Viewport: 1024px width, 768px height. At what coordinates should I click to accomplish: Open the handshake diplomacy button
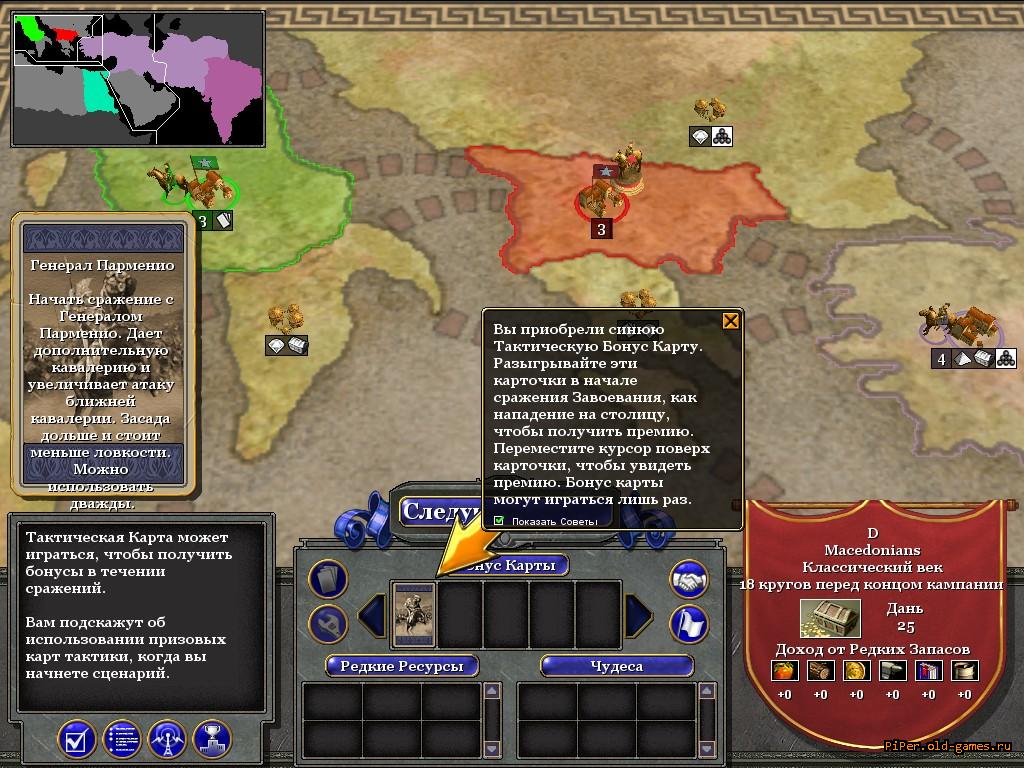(688, 578)
